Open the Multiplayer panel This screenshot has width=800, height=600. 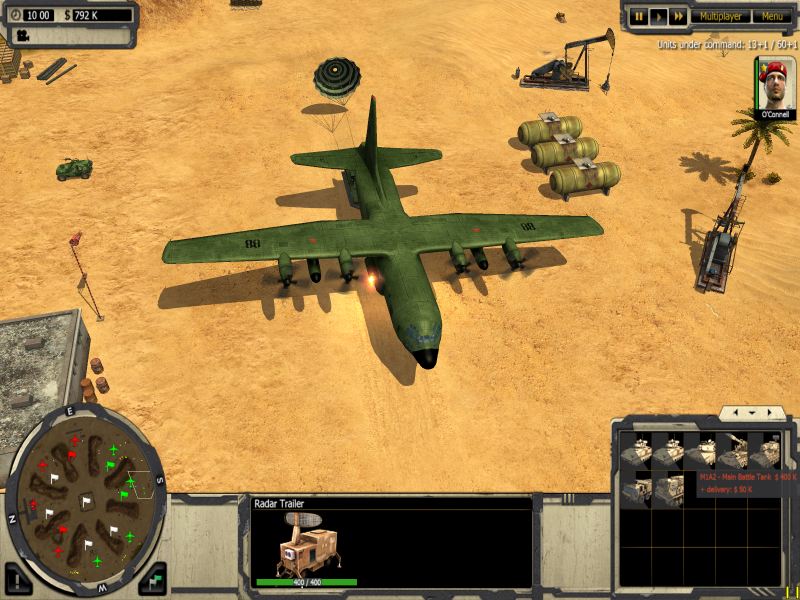click(x=720, y=16)
